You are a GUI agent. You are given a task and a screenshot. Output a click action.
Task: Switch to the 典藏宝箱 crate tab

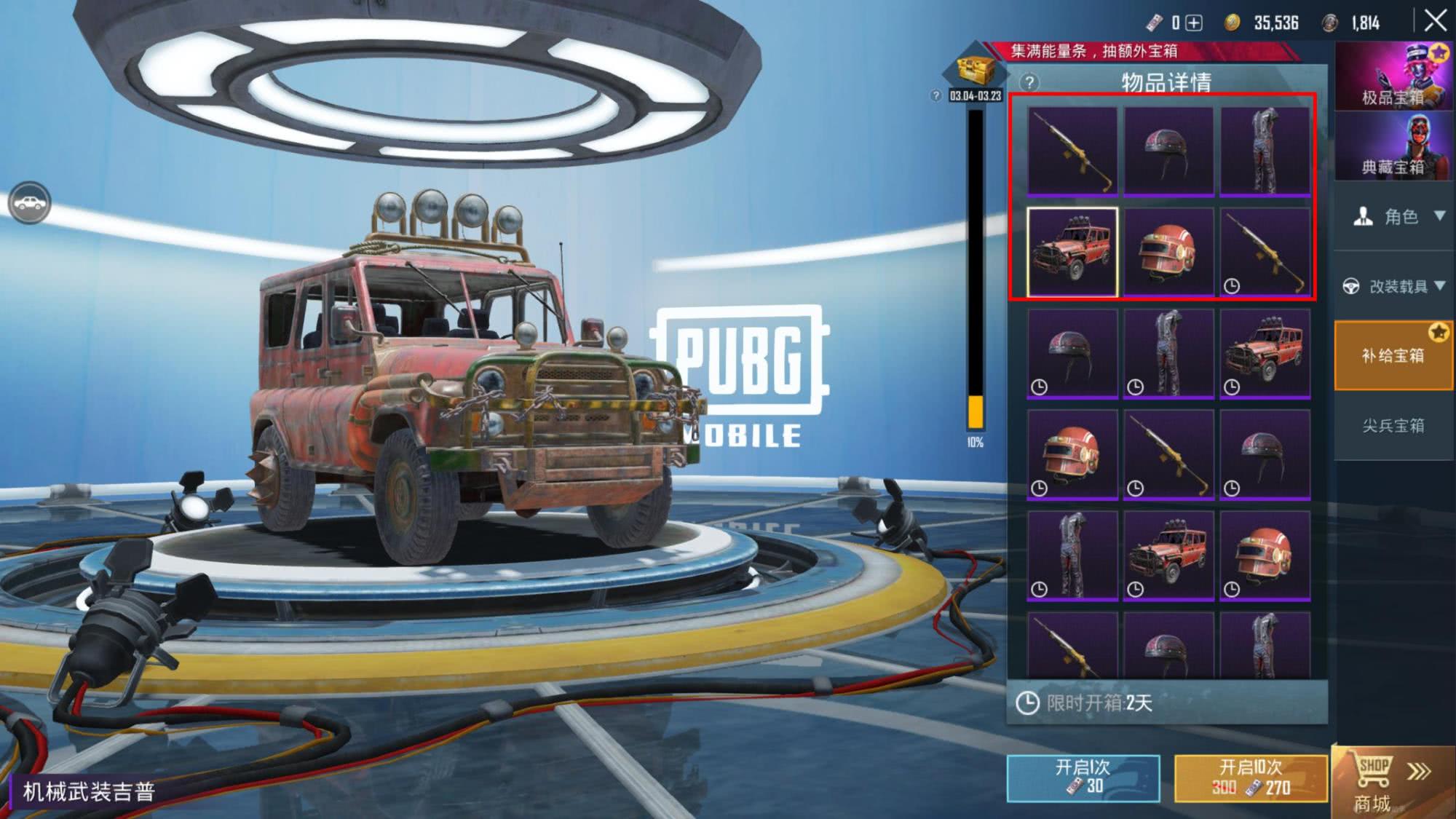[1393, 147]
